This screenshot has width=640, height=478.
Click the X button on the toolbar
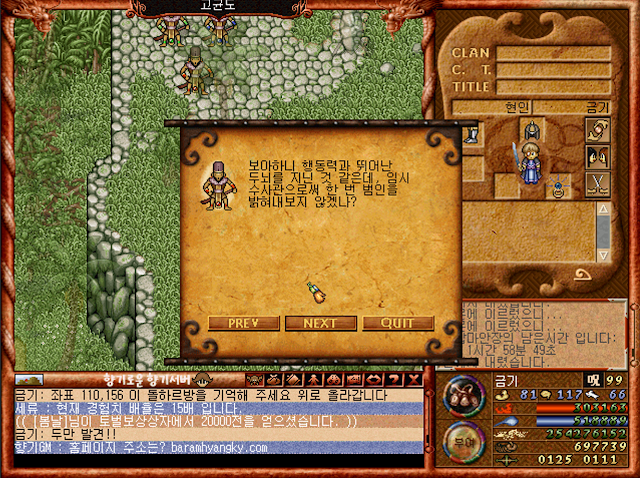(x=412, y=380)
